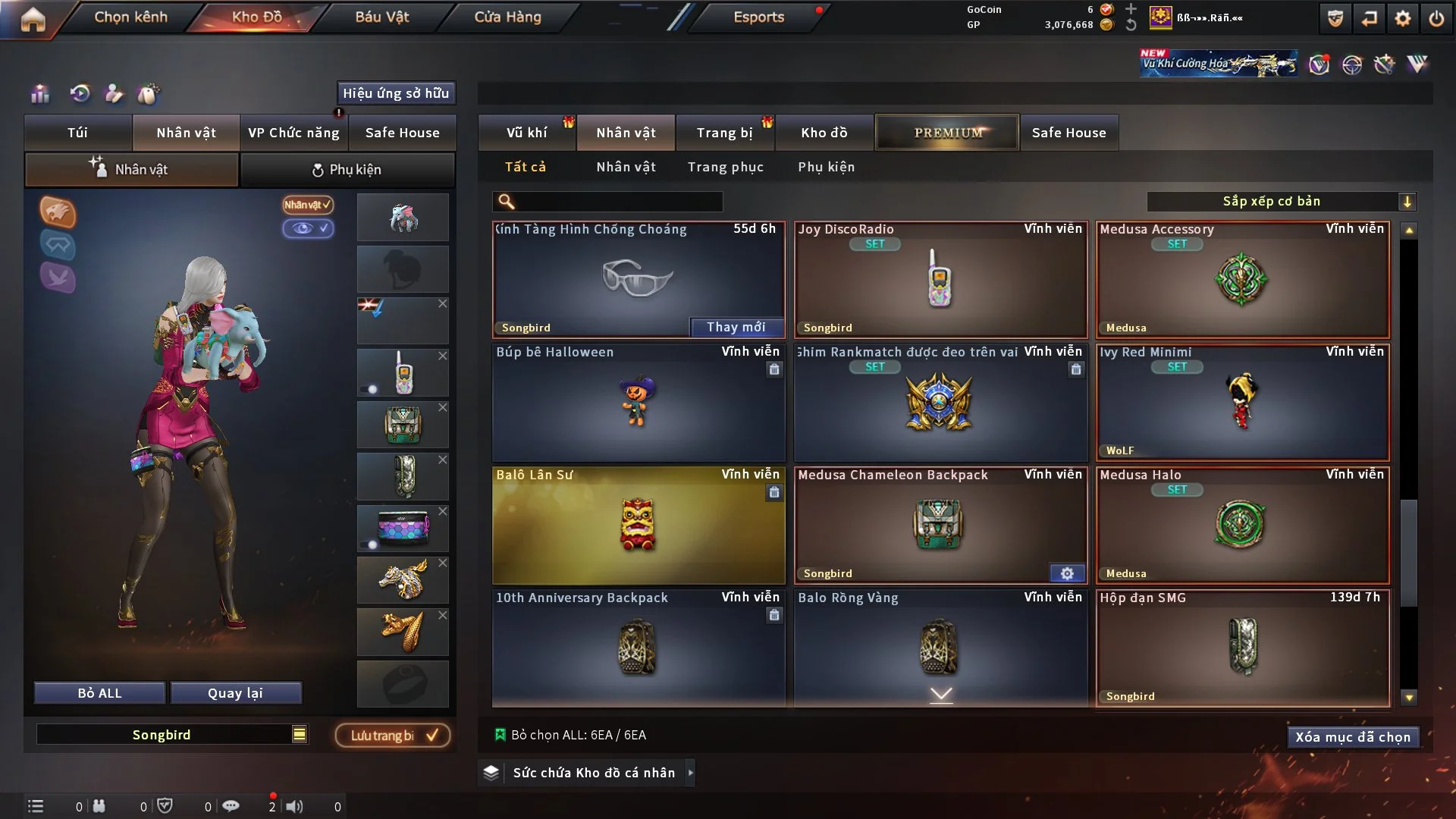Save outfit with Lưu trang bị
Screen dimensions: 1456x819
coord(392,736)
